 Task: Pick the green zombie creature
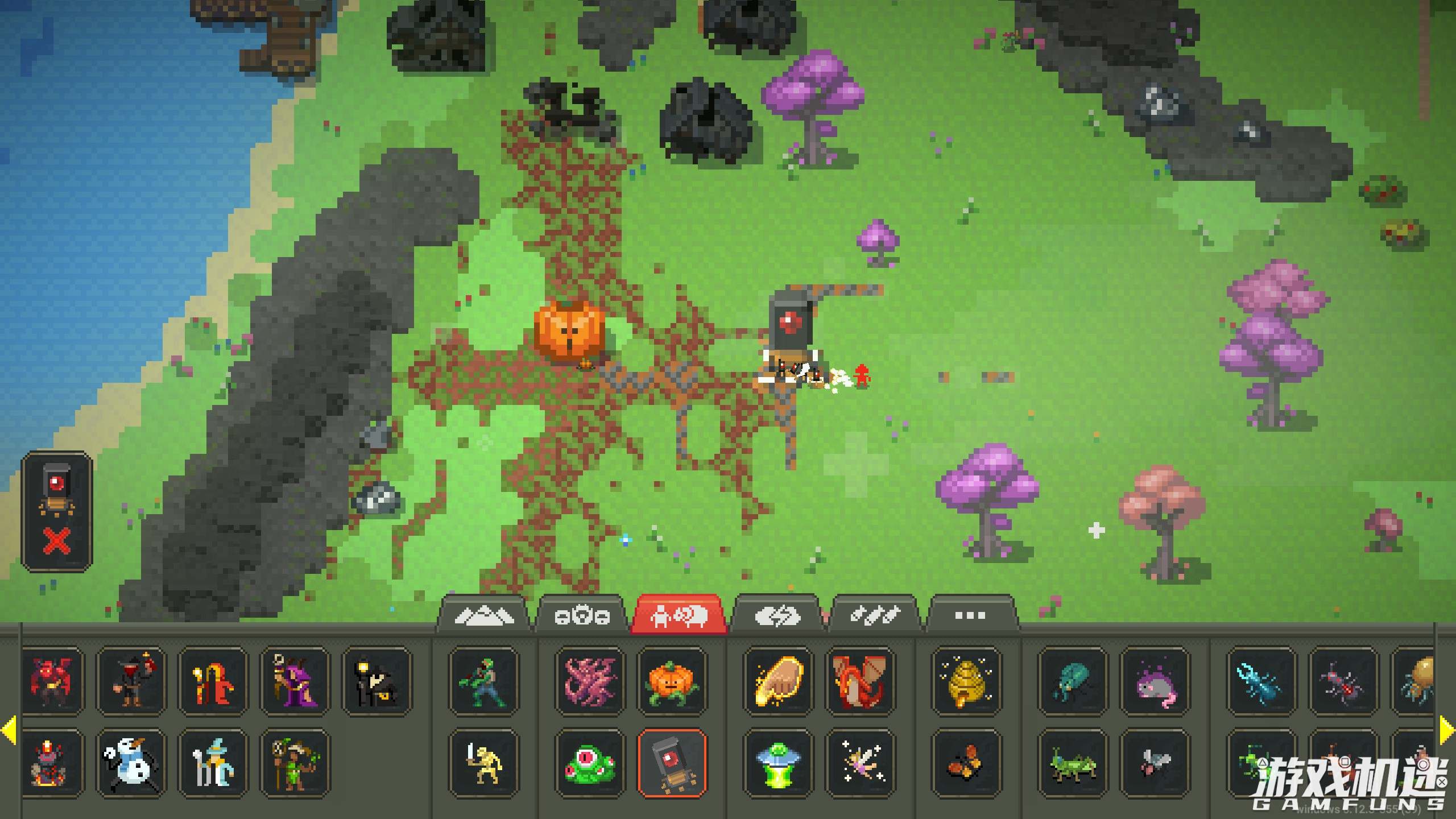coord(483,681)
